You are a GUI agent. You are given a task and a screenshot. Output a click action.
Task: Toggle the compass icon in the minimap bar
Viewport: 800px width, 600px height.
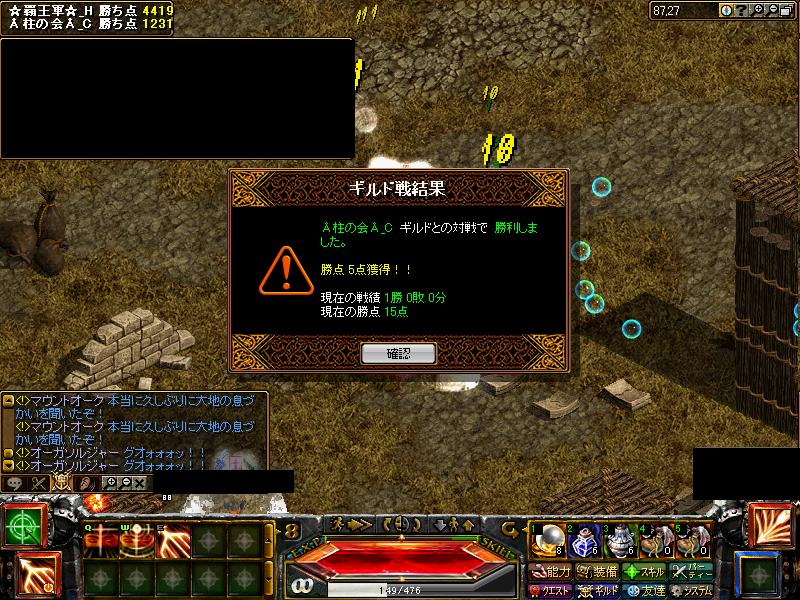pos(726,10)
